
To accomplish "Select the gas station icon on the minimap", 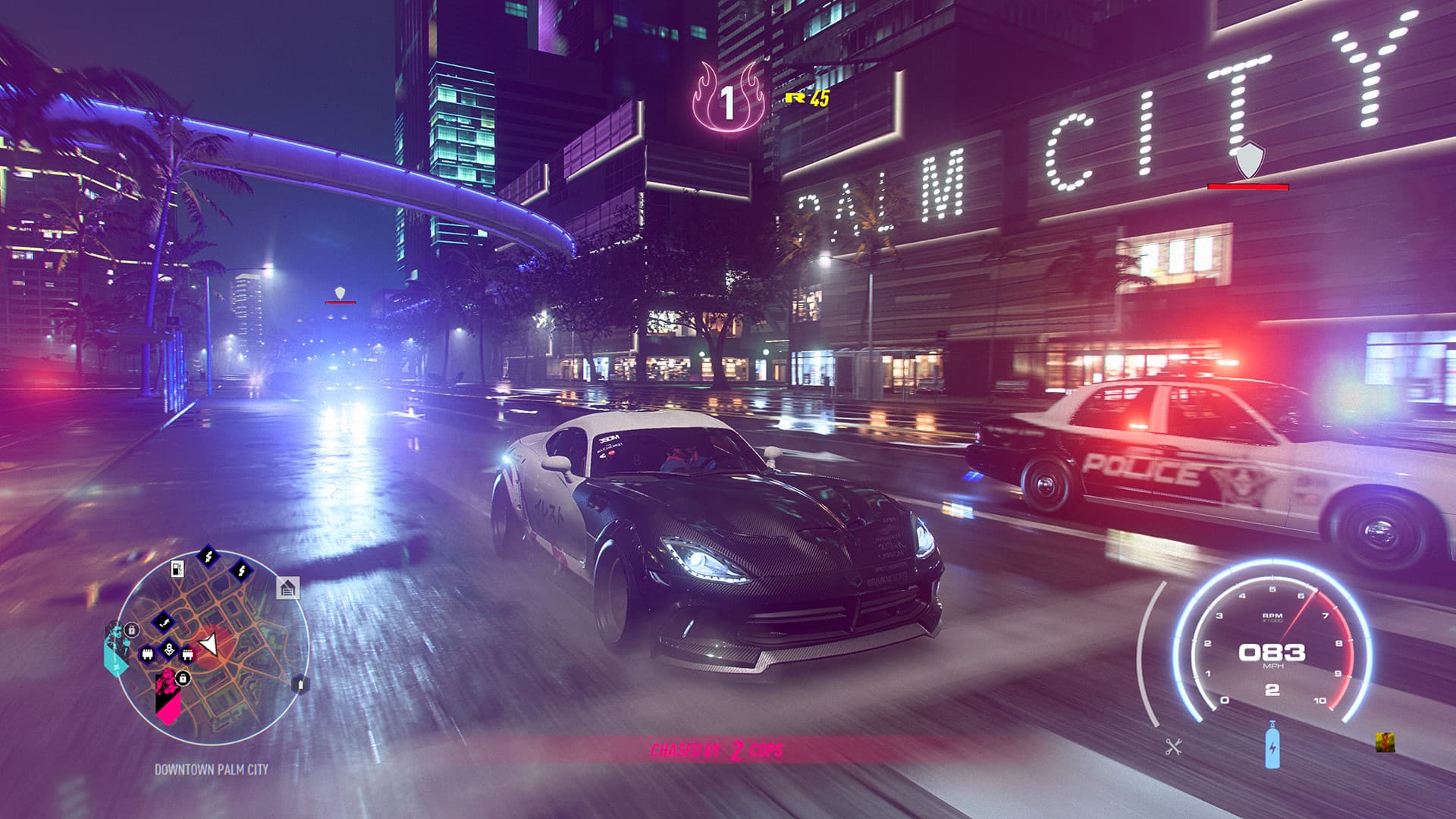I will pos(177,568).
